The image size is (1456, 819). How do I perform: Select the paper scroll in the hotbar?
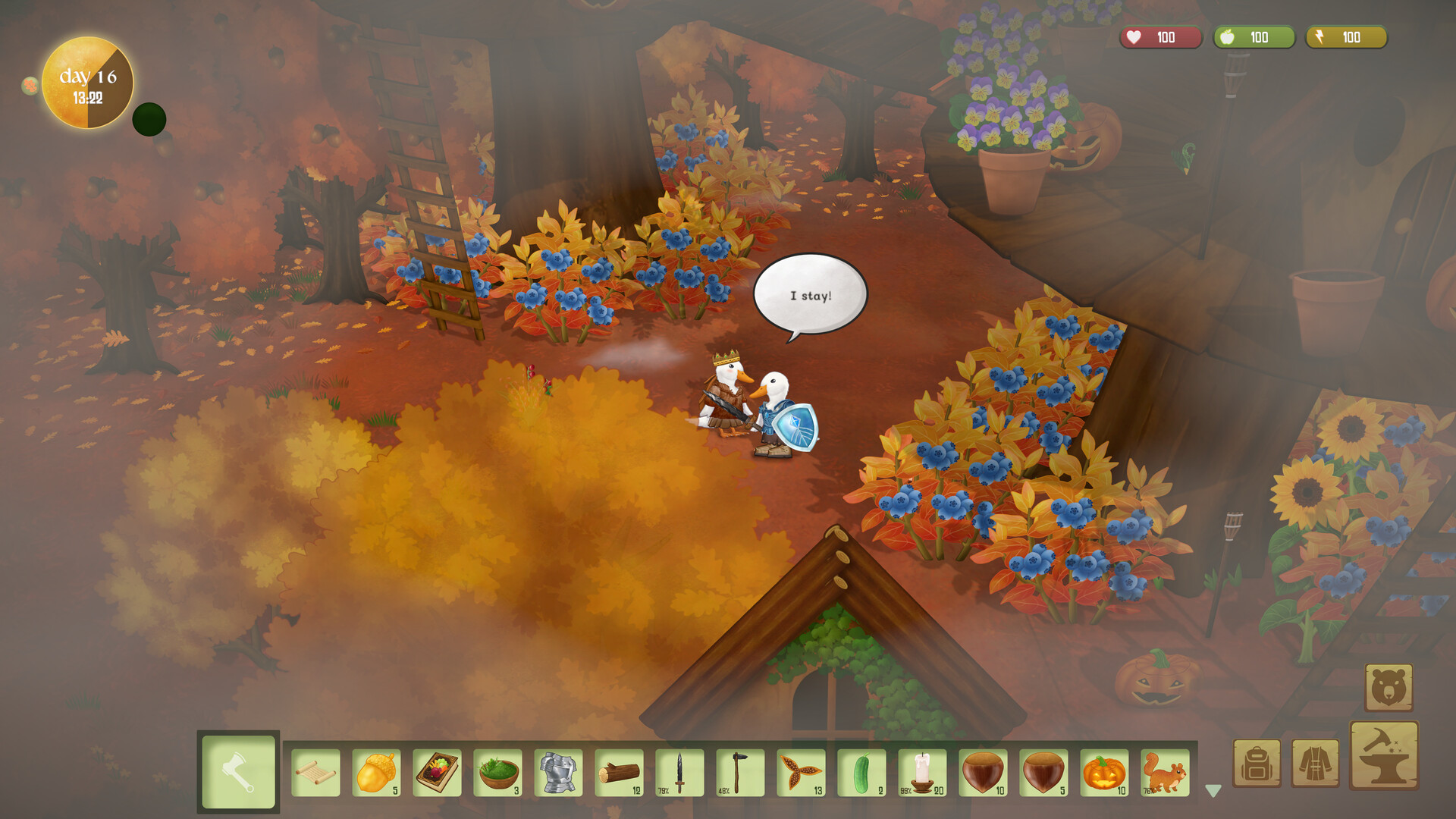coord(315,773)
